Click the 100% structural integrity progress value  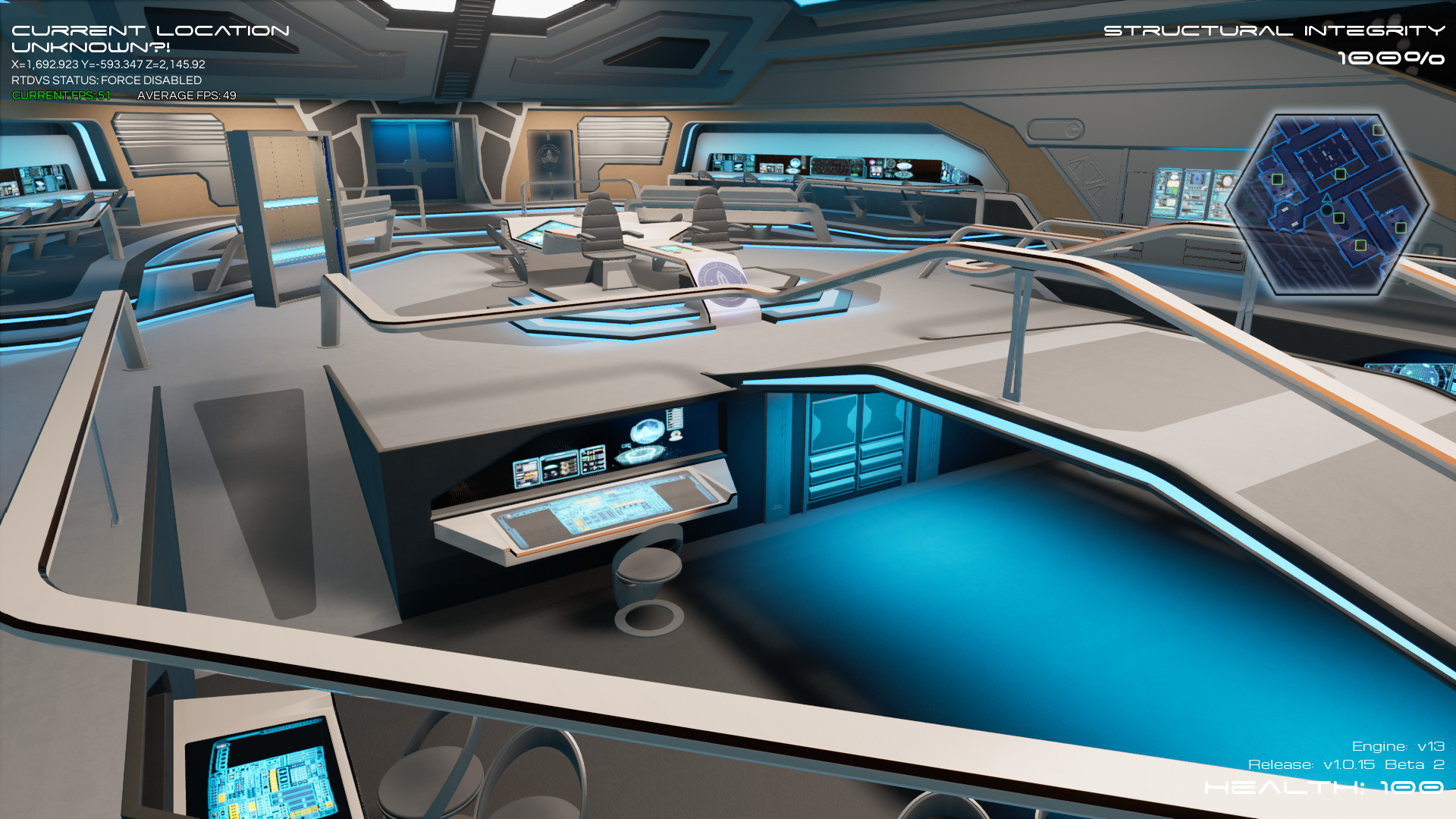[1391, 57]
